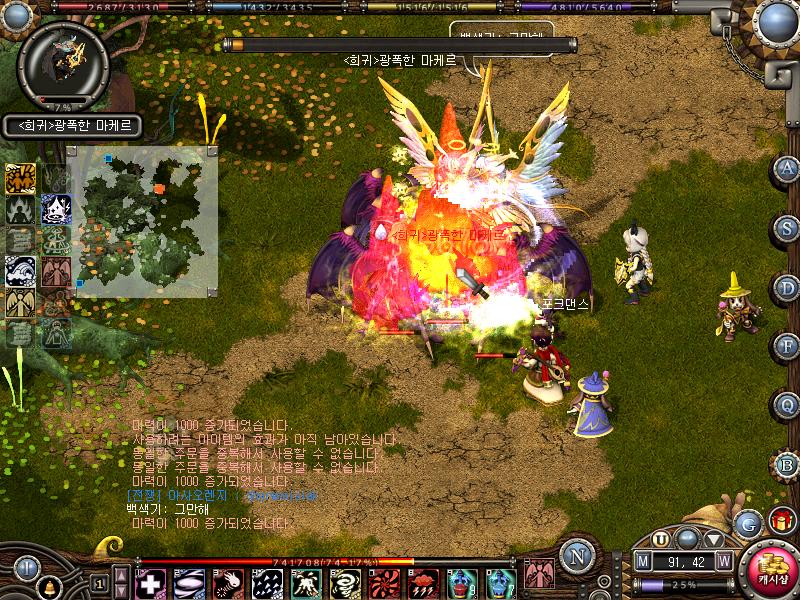Click the round F menu button

coord(787,347)
